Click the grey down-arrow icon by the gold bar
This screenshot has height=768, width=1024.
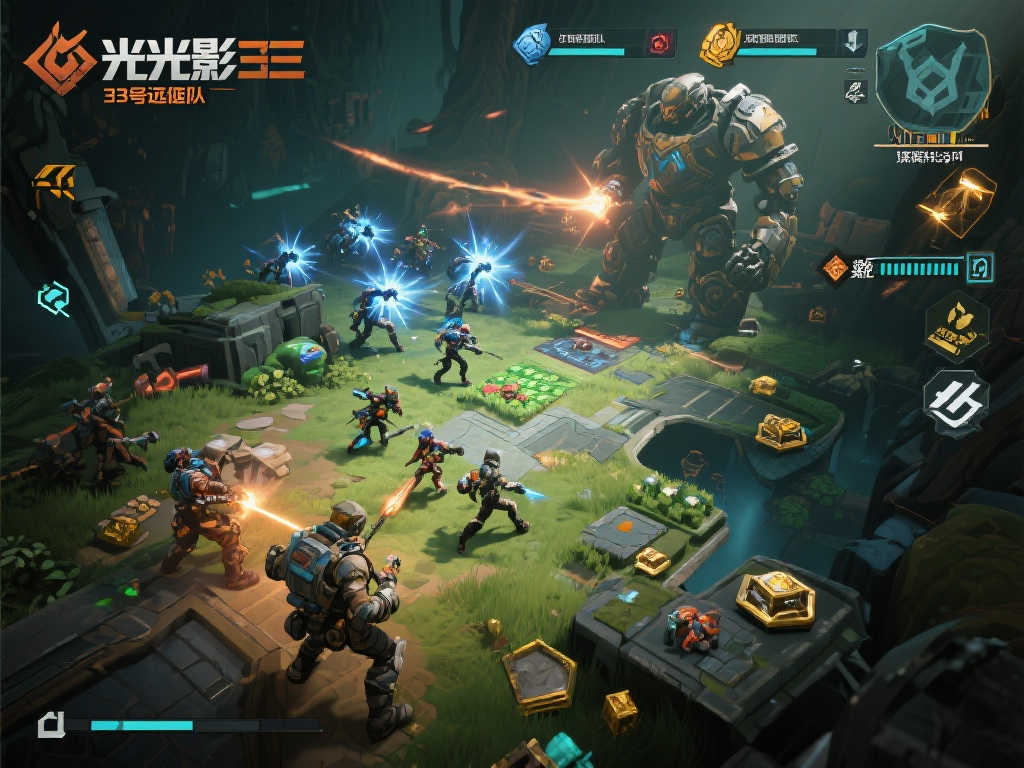pos(852,42)
